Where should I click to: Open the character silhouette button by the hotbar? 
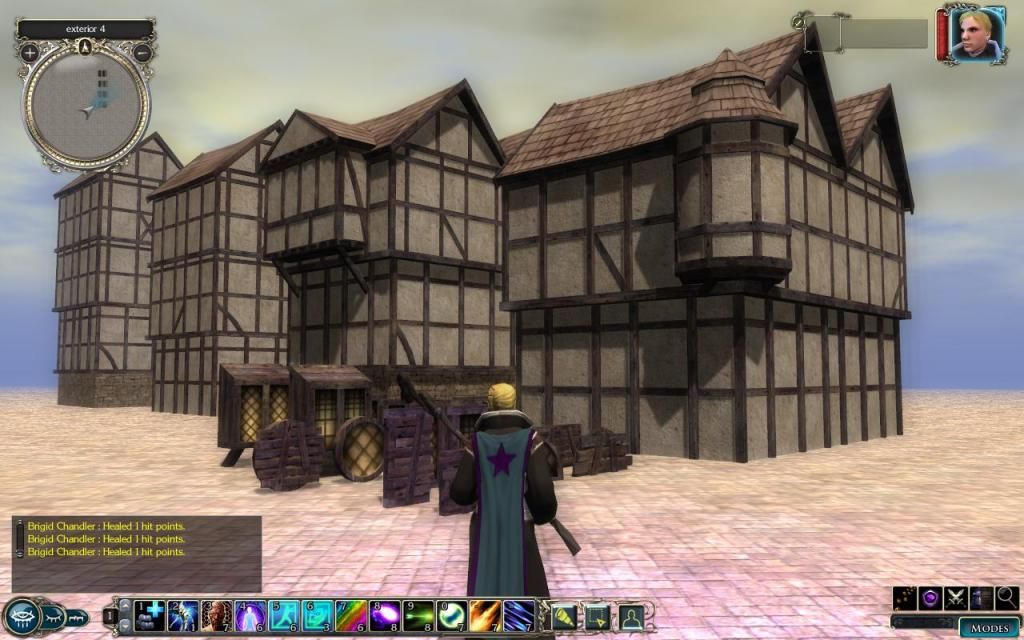click(631, 616)
